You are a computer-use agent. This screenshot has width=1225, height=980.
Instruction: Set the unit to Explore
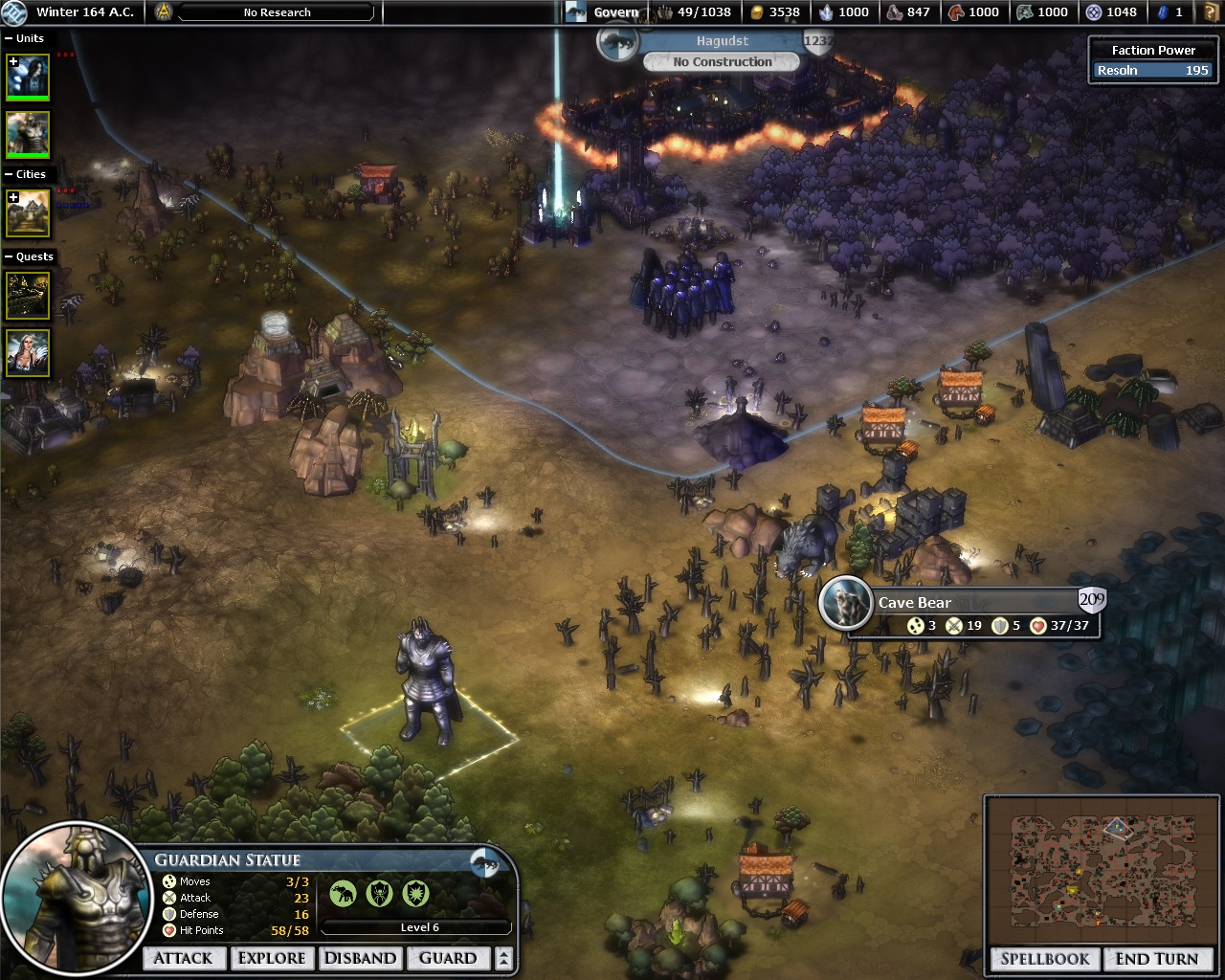[x=272, y=958]
